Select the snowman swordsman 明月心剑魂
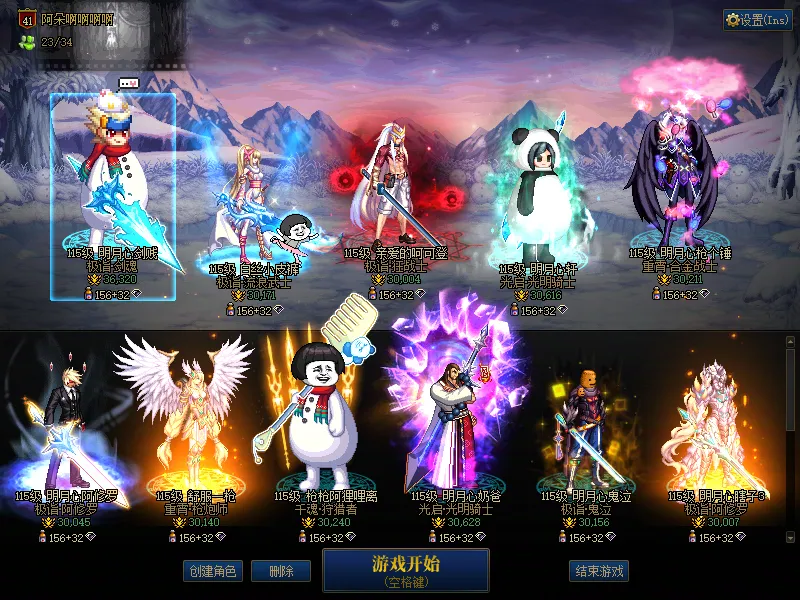This screenshot has height=600, width=800. [113, 190]
